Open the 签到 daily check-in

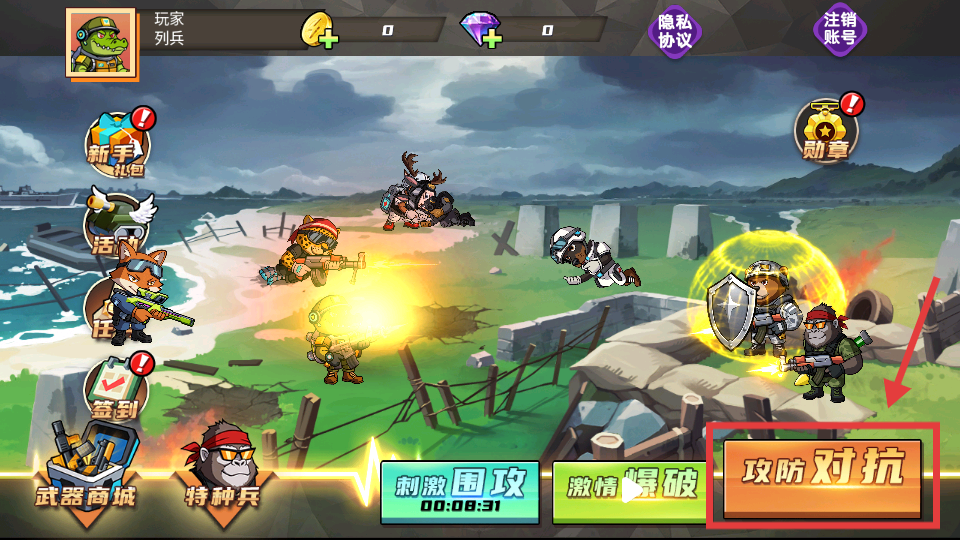(116, 387)
